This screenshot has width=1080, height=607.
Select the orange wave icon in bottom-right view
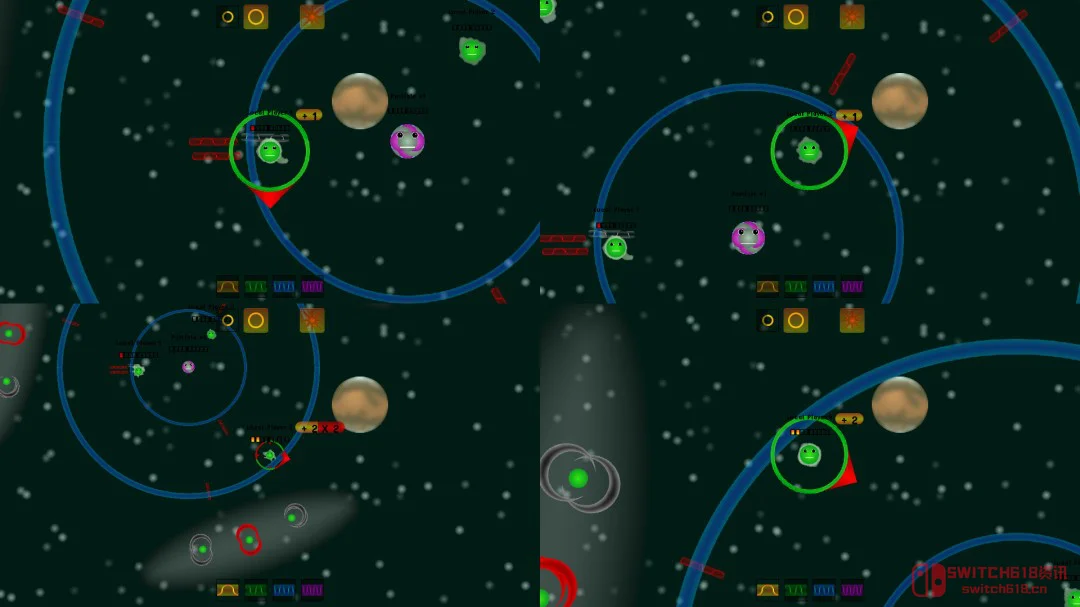[768, 590]
